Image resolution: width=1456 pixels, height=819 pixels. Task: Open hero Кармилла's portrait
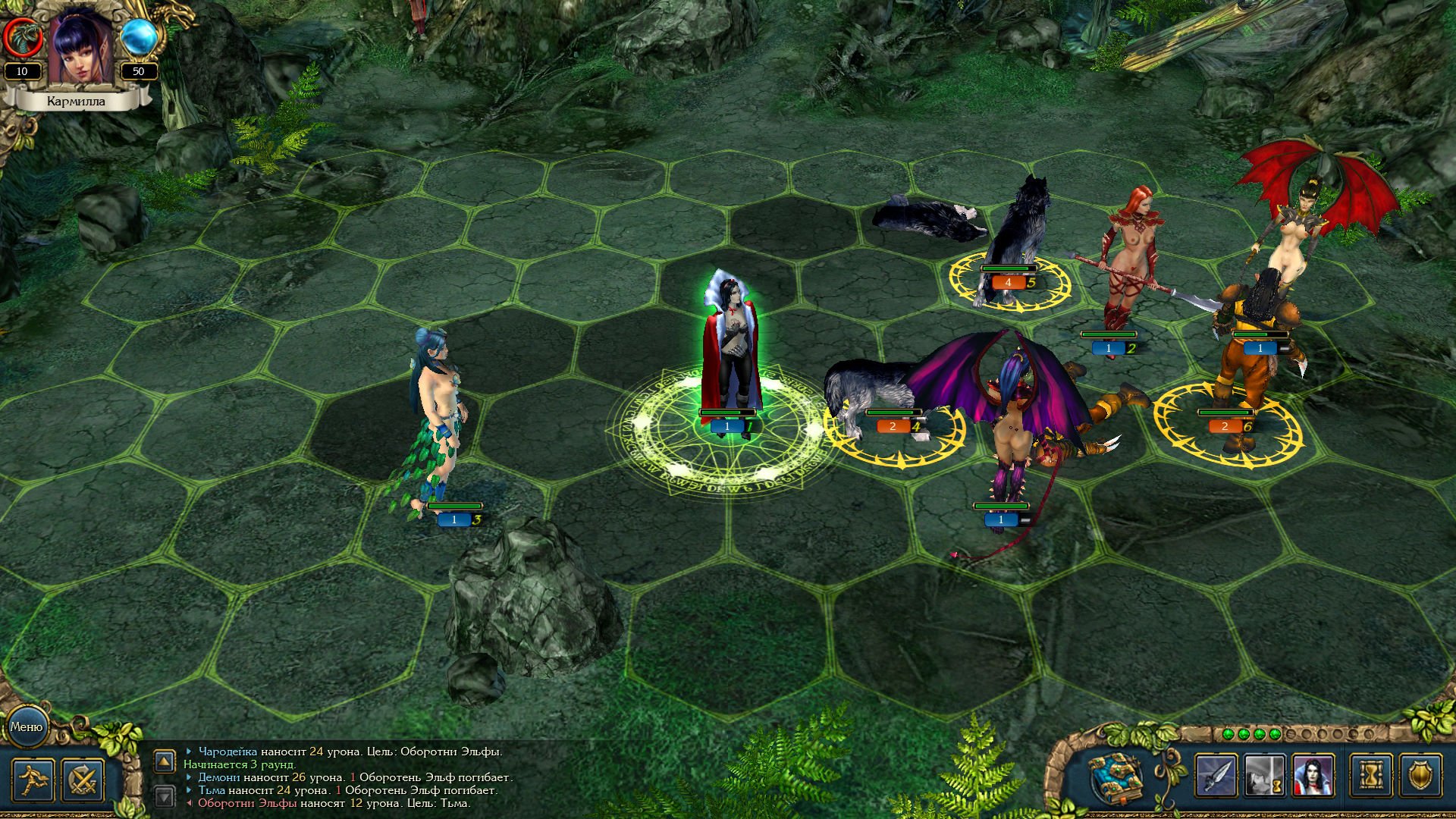pos(80,47)
